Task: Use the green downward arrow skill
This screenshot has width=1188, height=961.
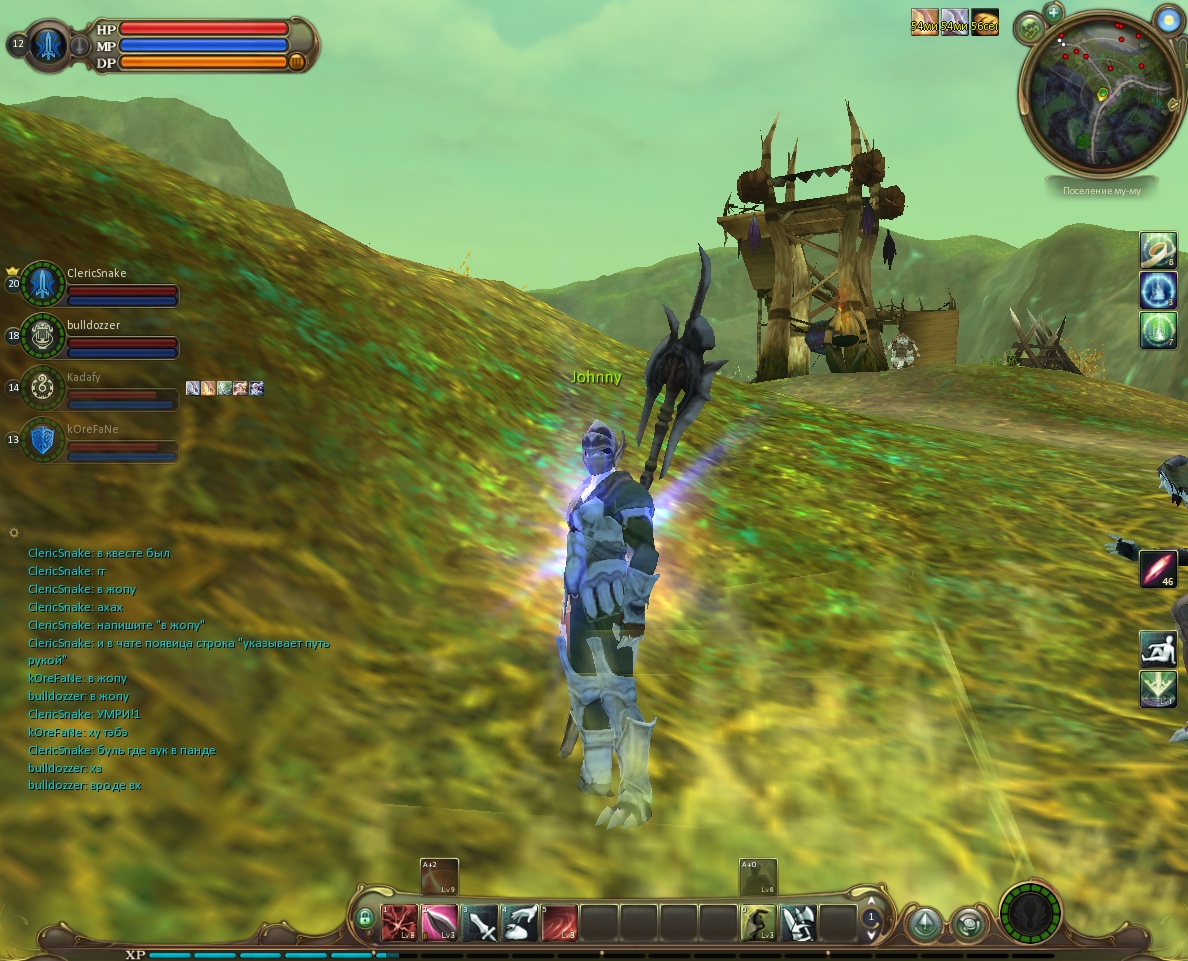Action: [1158, 689]
